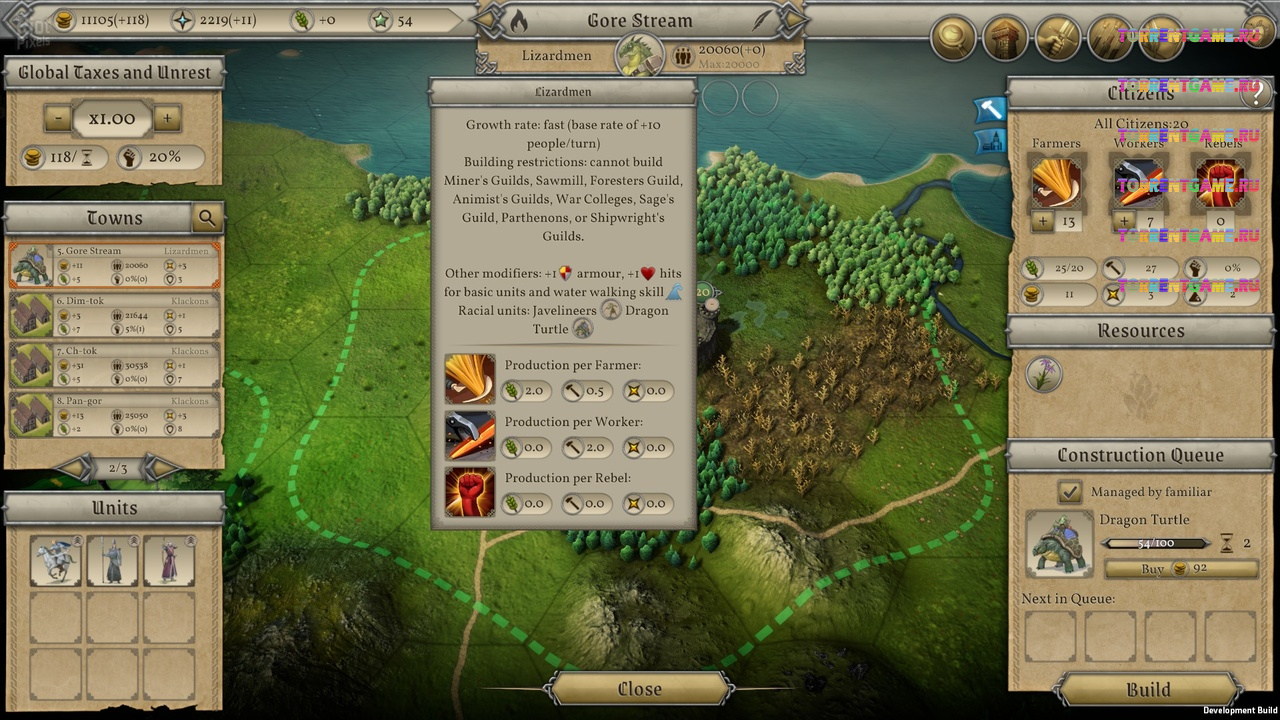Close the town screen
The width and height of the screenshot is (1280, 720).
pos(640,689)
